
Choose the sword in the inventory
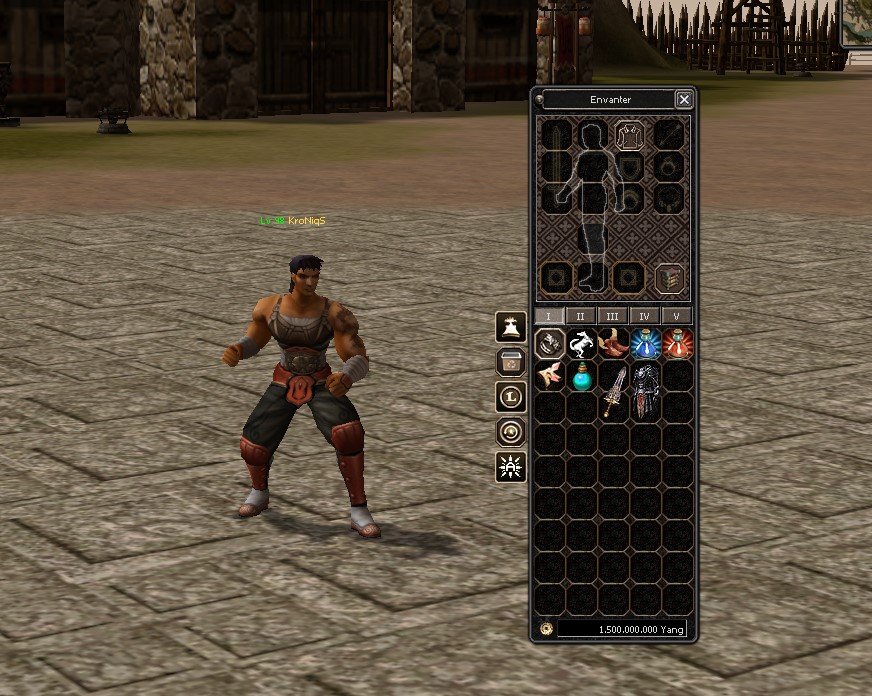pos(613,391)
